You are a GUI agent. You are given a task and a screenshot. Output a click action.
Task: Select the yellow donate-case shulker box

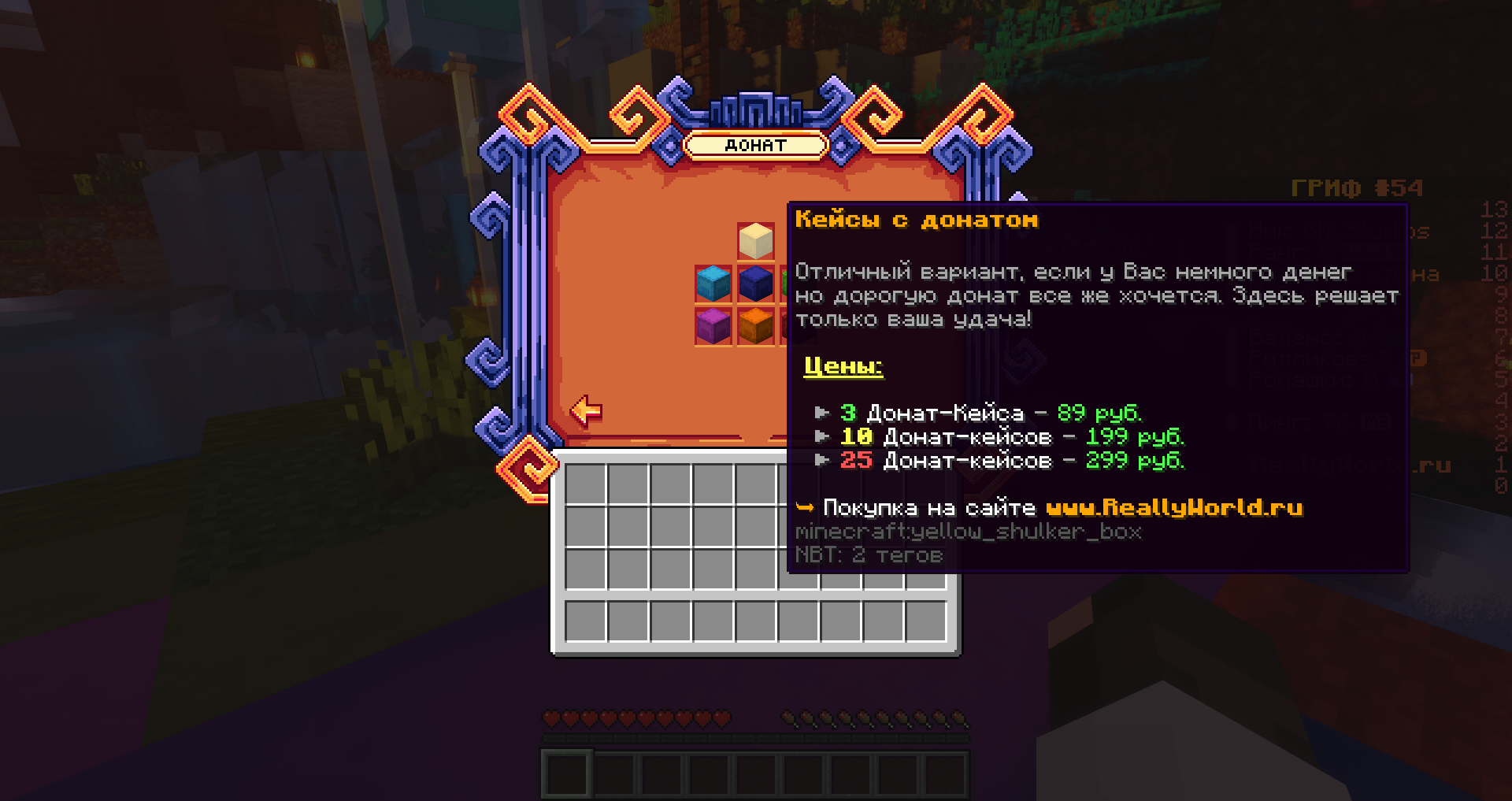755,241
